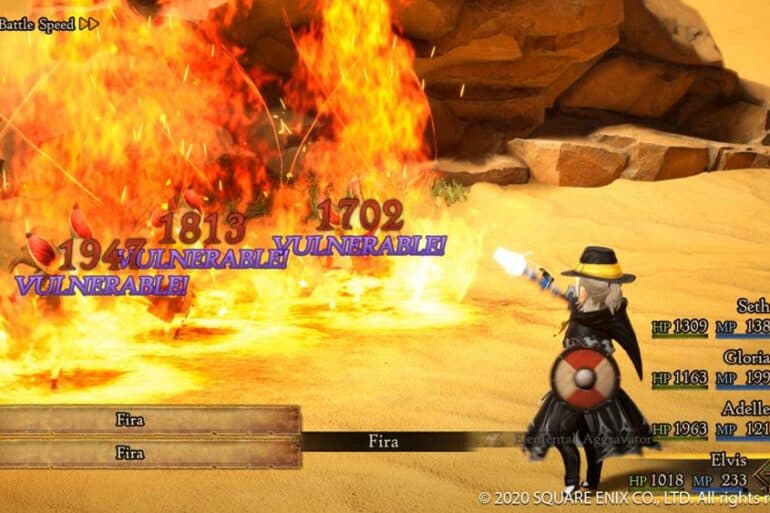Select Seth in the party list
The image size is (770, 513).
coord(753,307)
